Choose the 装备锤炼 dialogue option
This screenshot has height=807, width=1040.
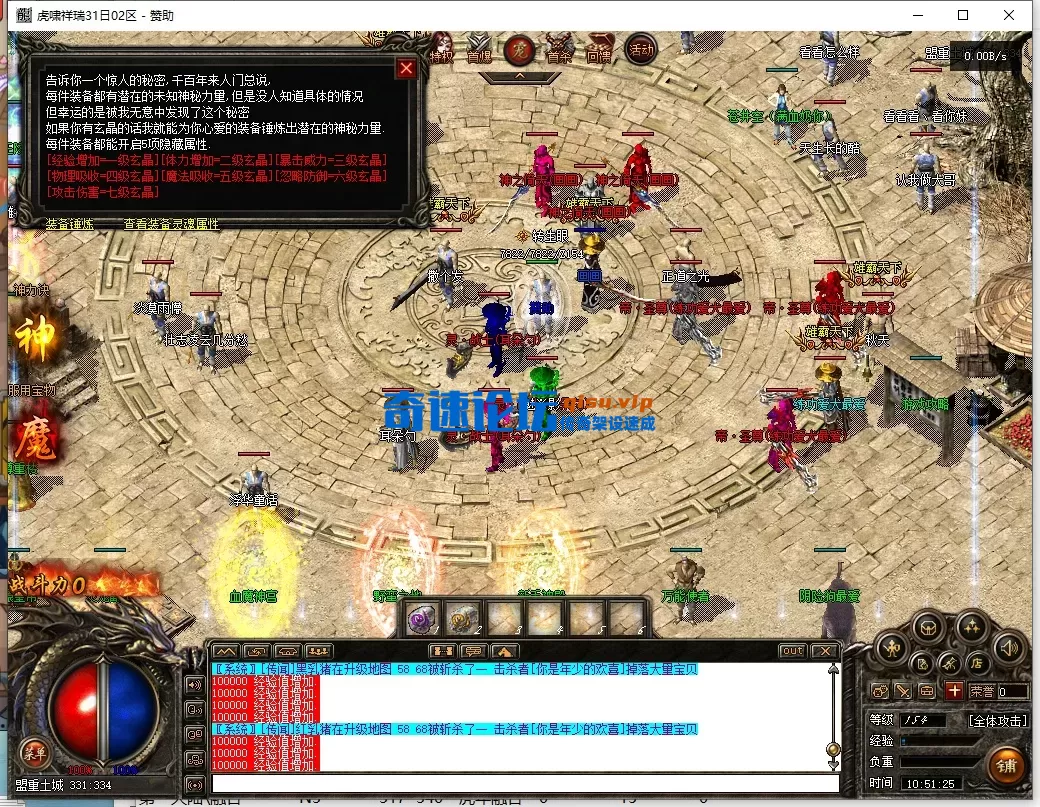[x=70, y=224]
